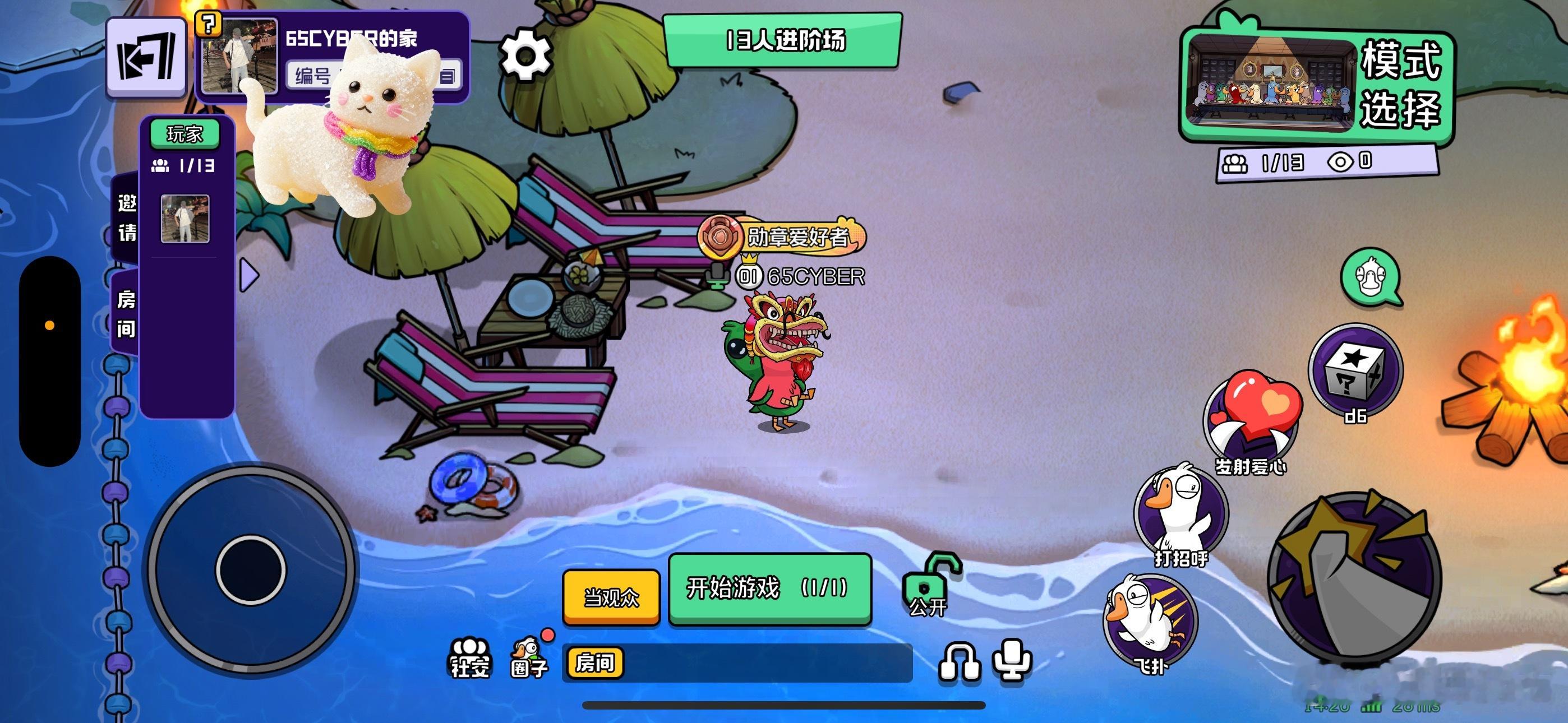
Task: Tap the exit room arrow button
Action: coord(146,58)
